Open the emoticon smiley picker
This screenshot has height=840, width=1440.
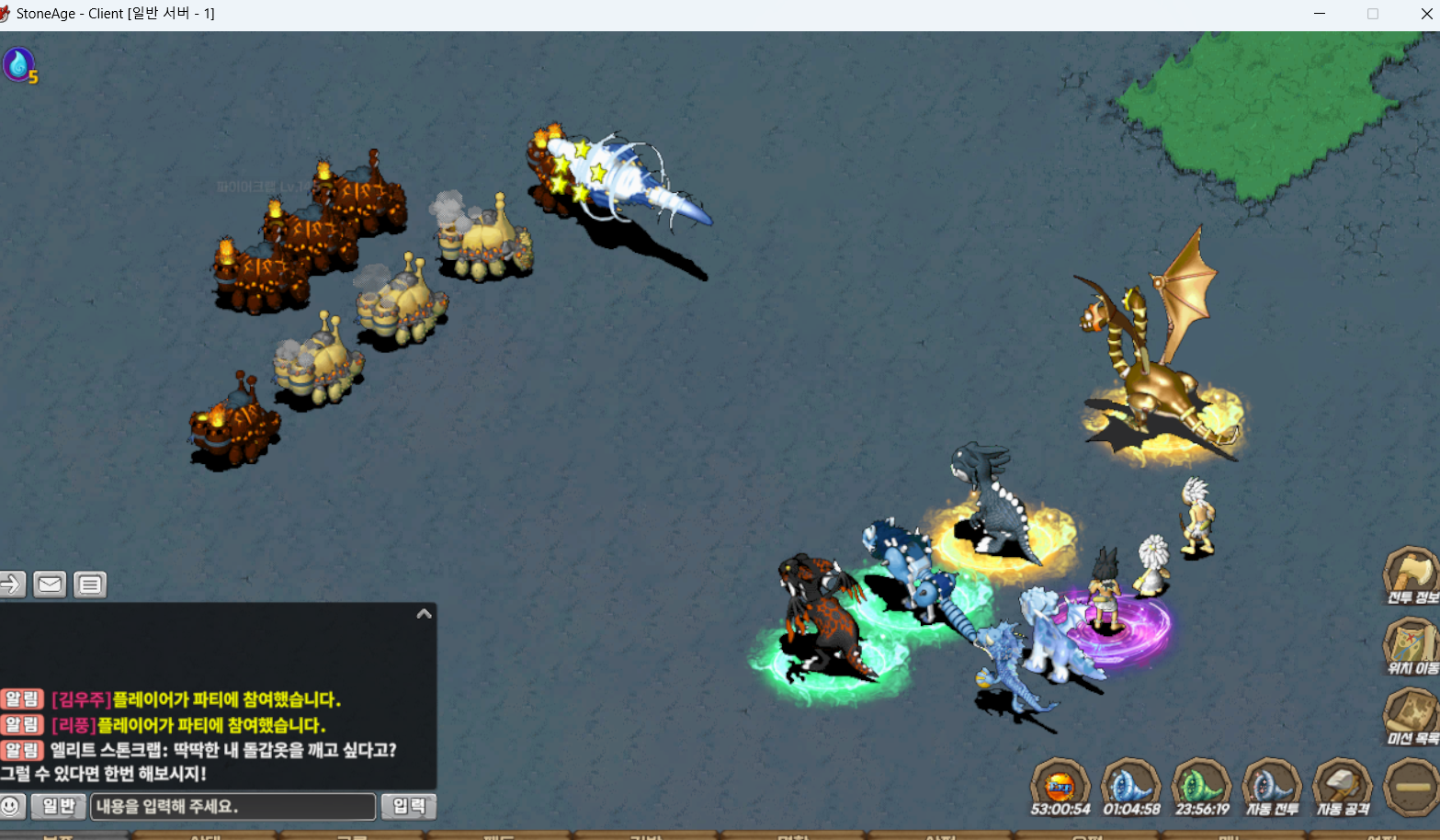coord(12,807)
